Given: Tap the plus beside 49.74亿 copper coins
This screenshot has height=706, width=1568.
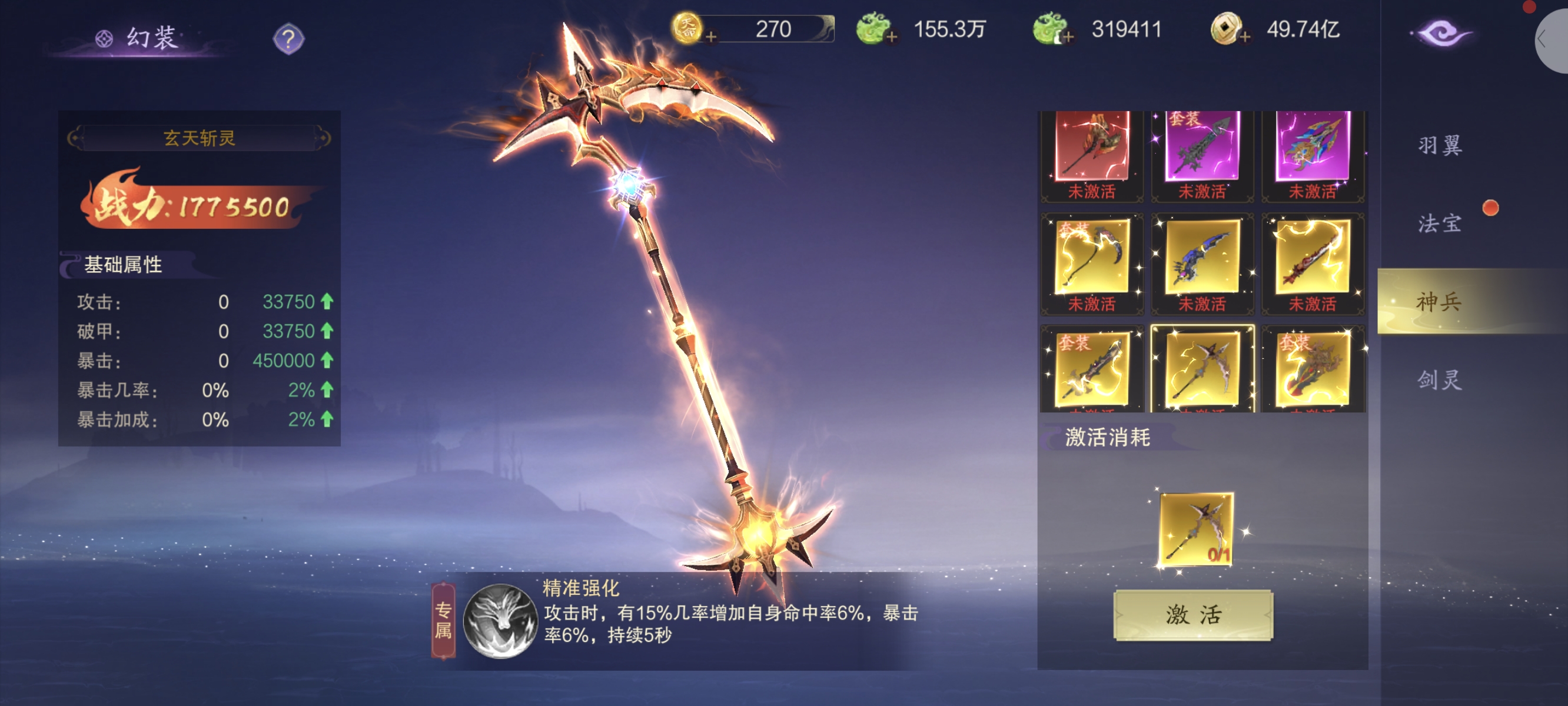Looking at the screenshot, I should pyautogui.click(x=1245, y=37).
